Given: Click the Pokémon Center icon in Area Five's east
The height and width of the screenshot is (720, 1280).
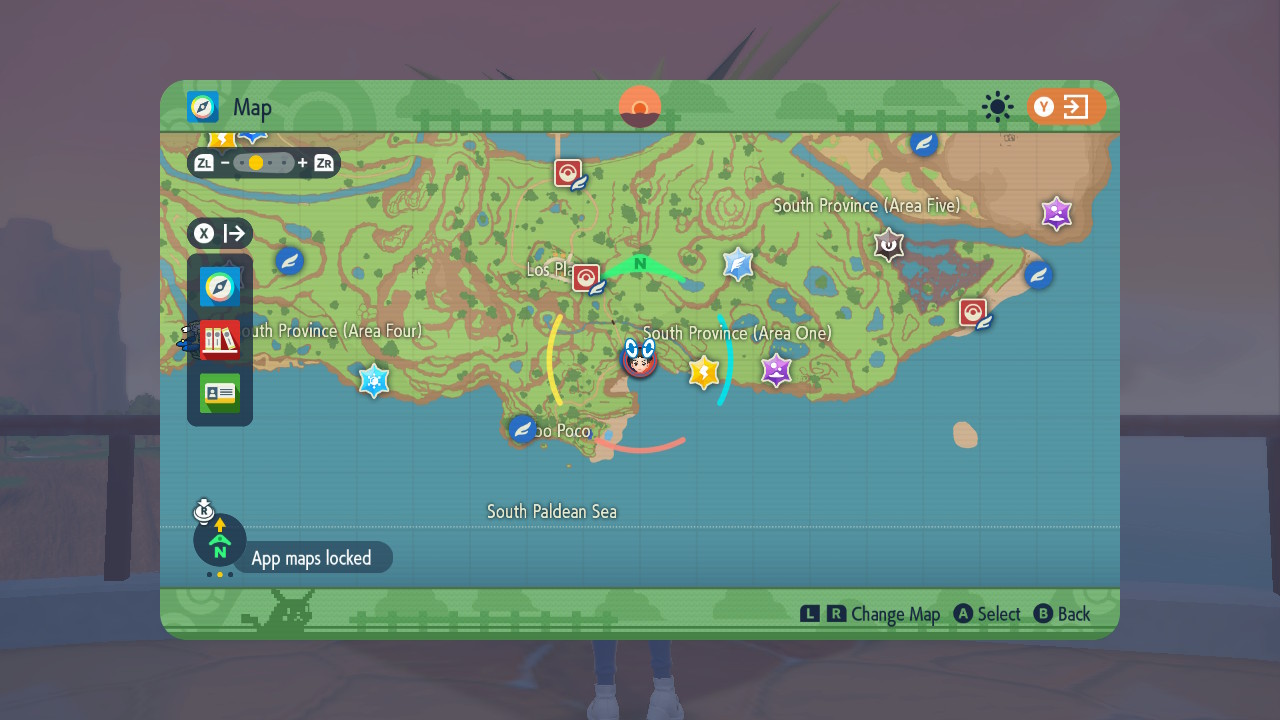Looking at the screenshot, I should [x=972, y=312].
